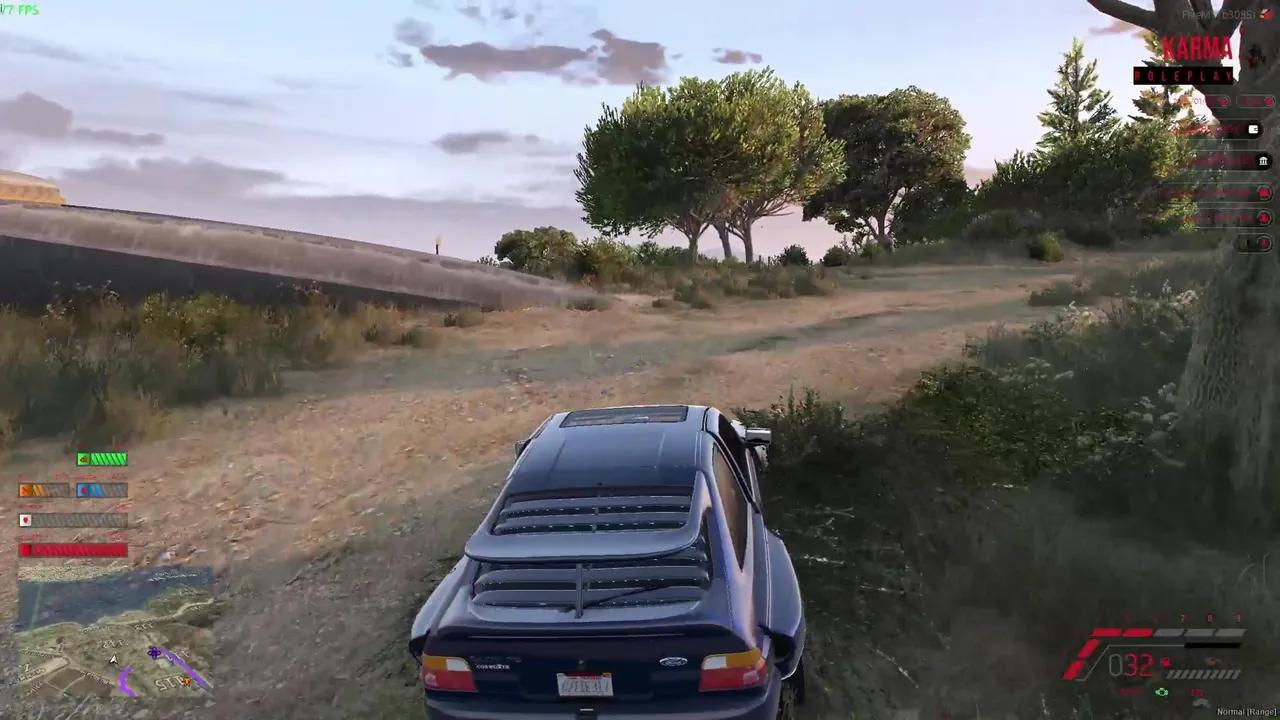Select the date display on the right panel
Screen dimensions: 1280x720
pyautogui.click(x=1195, y=101)
